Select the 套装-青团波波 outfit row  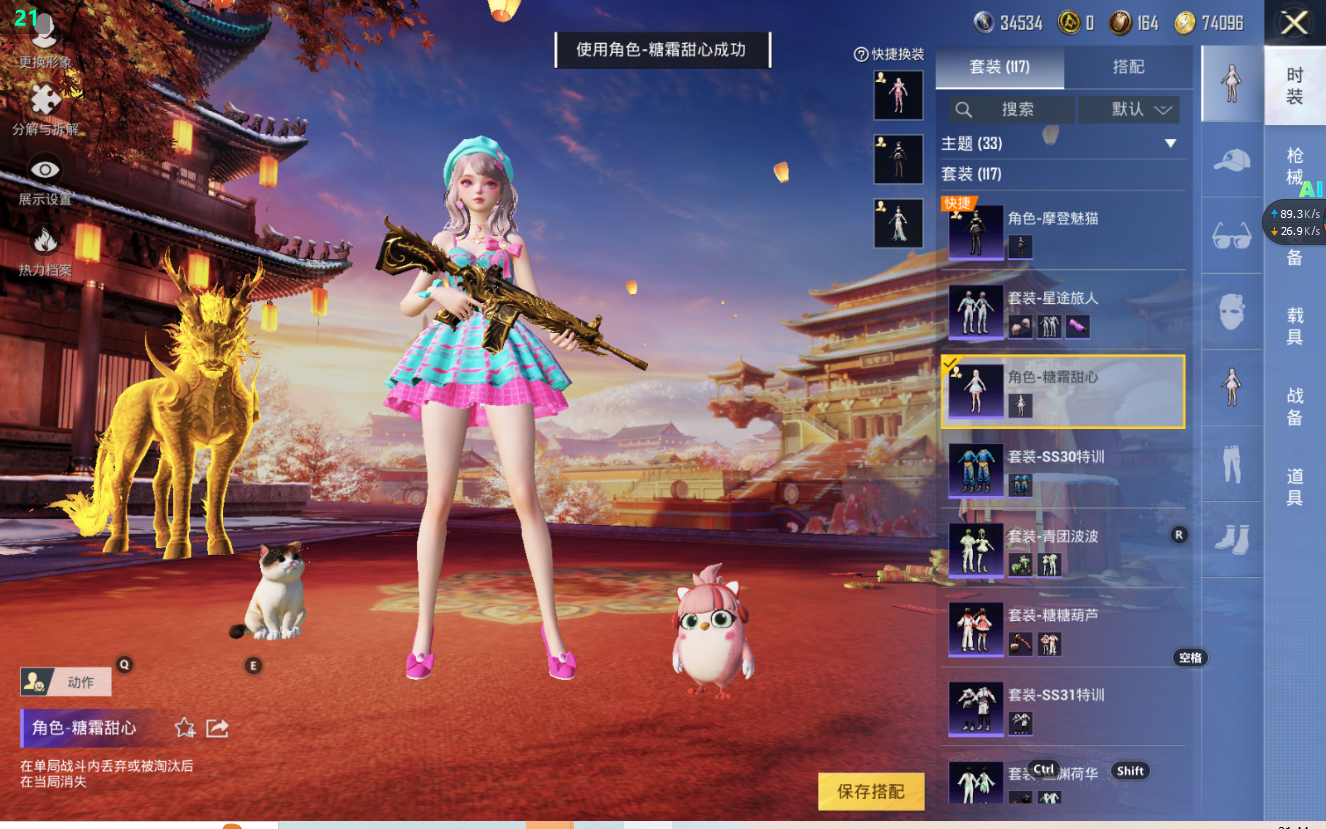pyautogui.click(x=1063, y=549)
